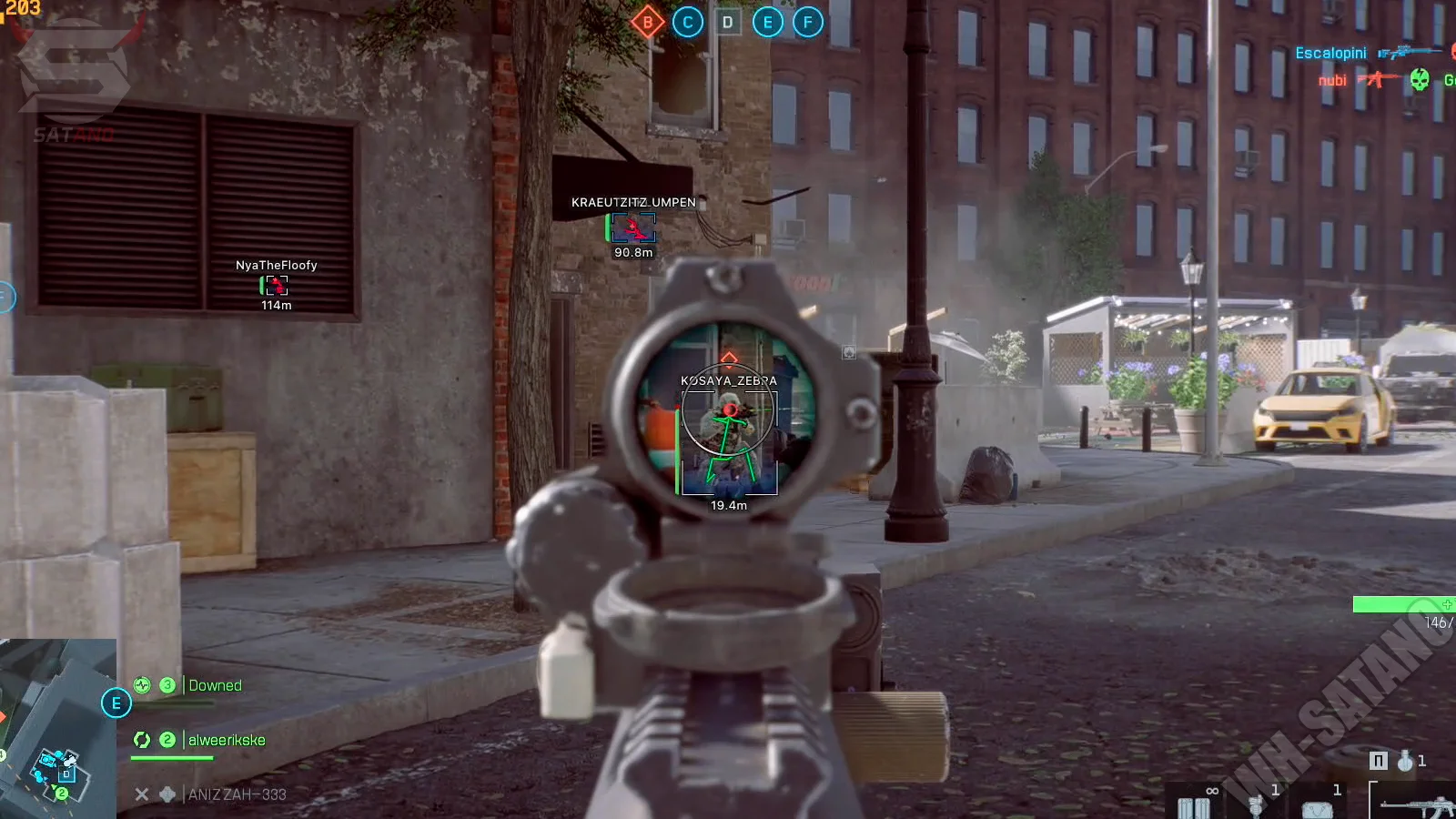The height and width of the screenshot is (819, 1456).
Task: Select objective E in the top objective row
Action: [767, 23]
